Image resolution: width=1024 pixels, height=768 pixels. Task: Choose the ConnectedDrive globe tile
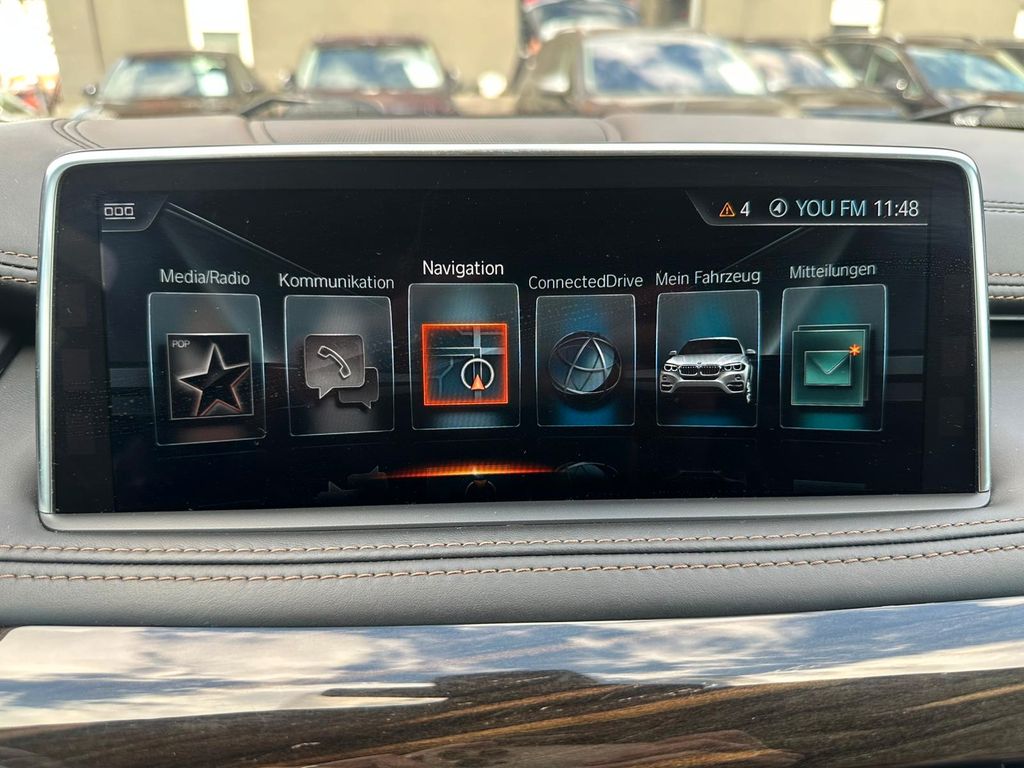585,361
